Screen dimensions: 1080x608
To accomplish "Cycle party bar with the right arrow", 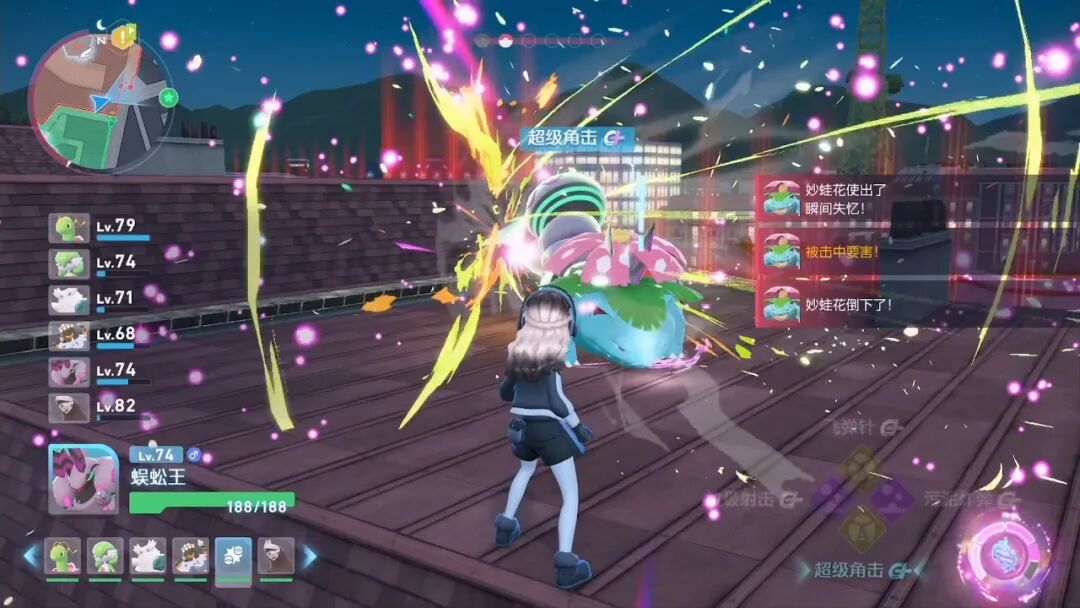I will pos(309,556).
